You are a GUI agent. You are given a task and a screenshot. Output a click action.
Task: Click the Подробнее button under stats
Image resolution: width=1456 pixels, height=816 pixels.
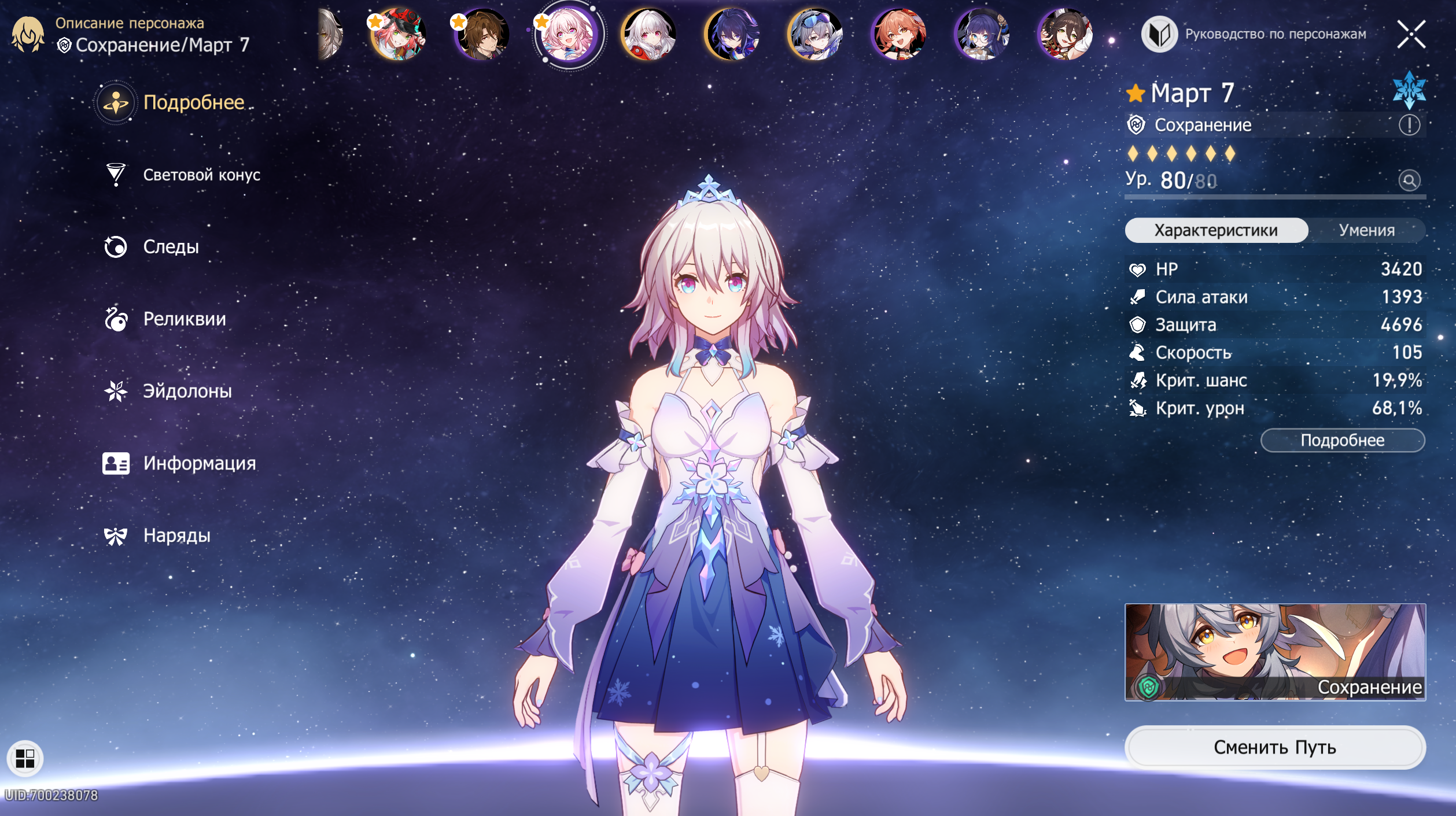1342,441
